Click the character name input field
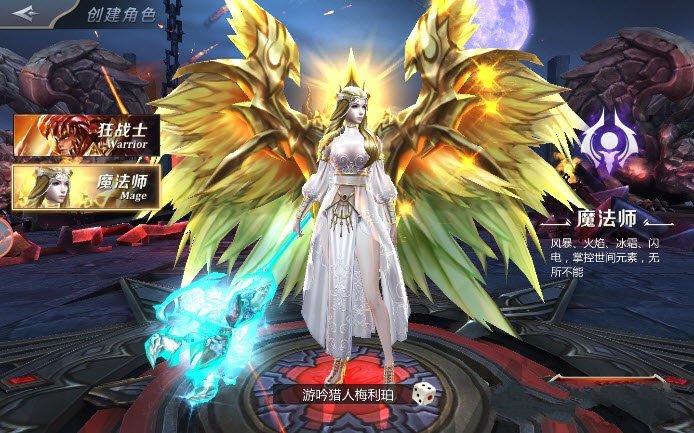This screenshot has width=694, height=433. click(x=351, y=394)
